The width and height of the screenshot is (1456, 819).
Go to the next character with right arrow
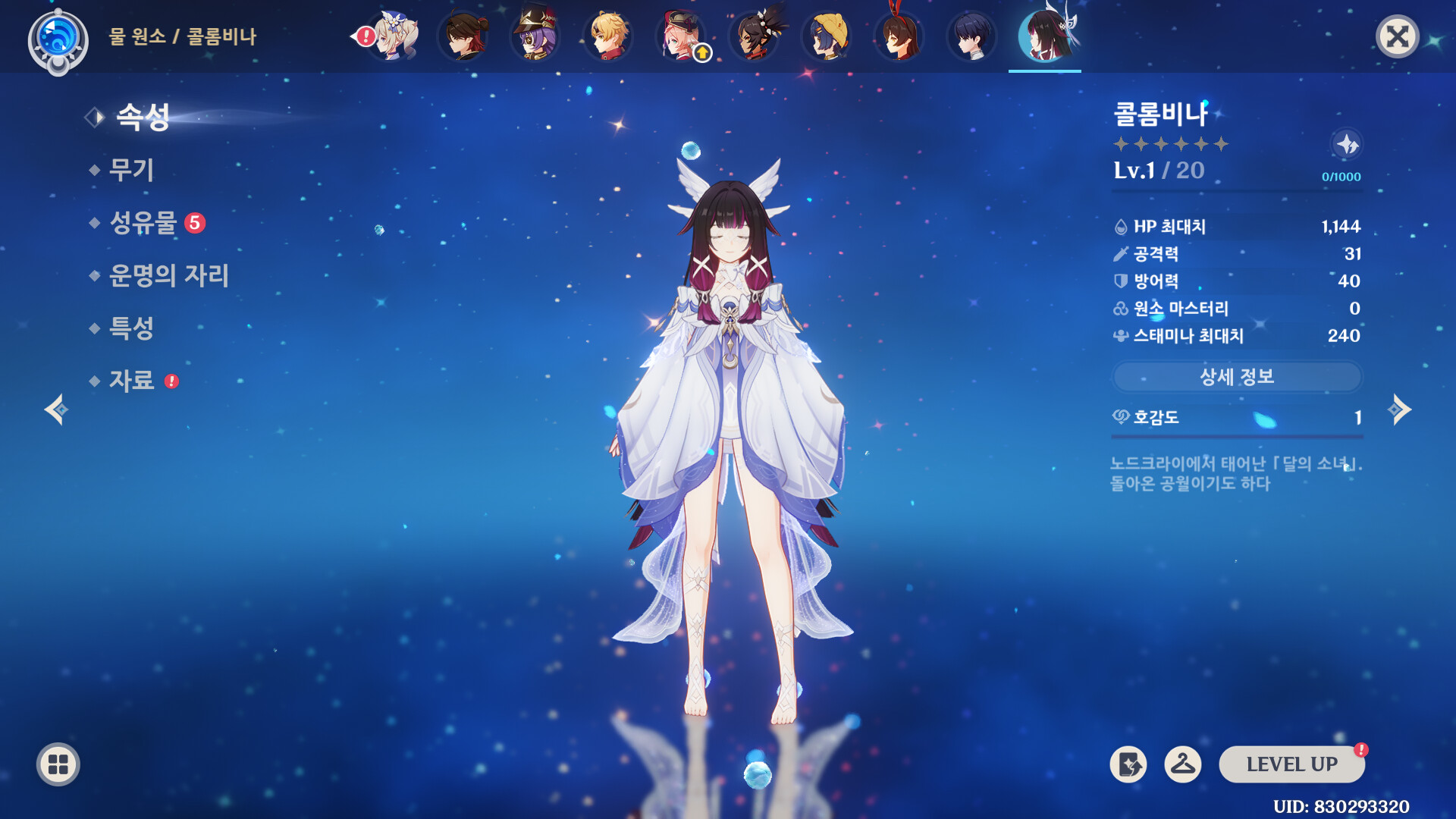coord(1399,410)
